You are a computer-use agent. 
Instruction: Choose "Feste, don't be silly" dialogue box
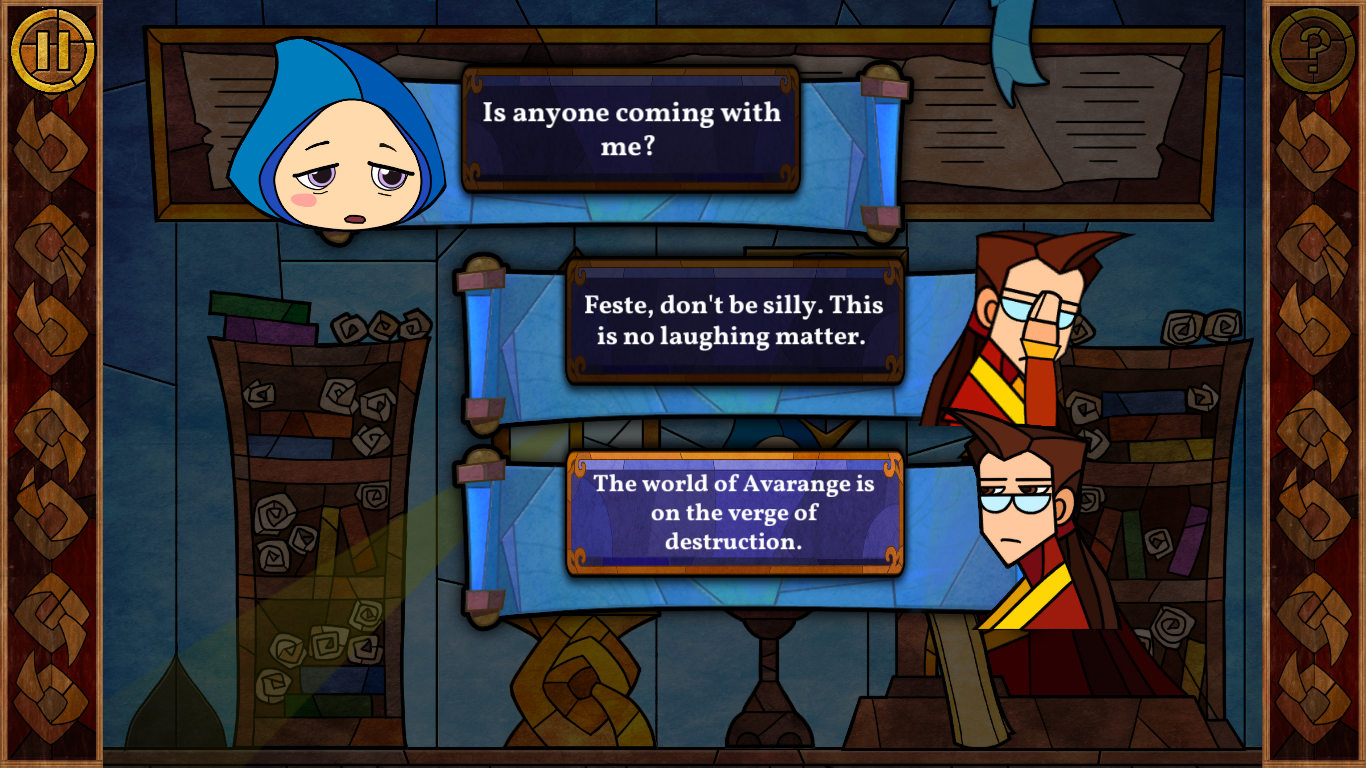click(734, 321)
